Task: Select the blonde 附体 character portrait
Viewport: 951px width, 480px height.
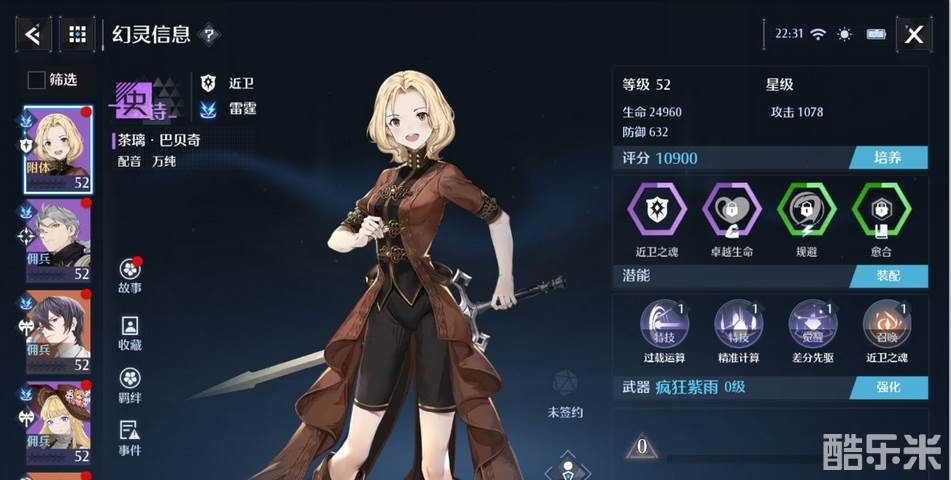Action: (x=58, y=149)
